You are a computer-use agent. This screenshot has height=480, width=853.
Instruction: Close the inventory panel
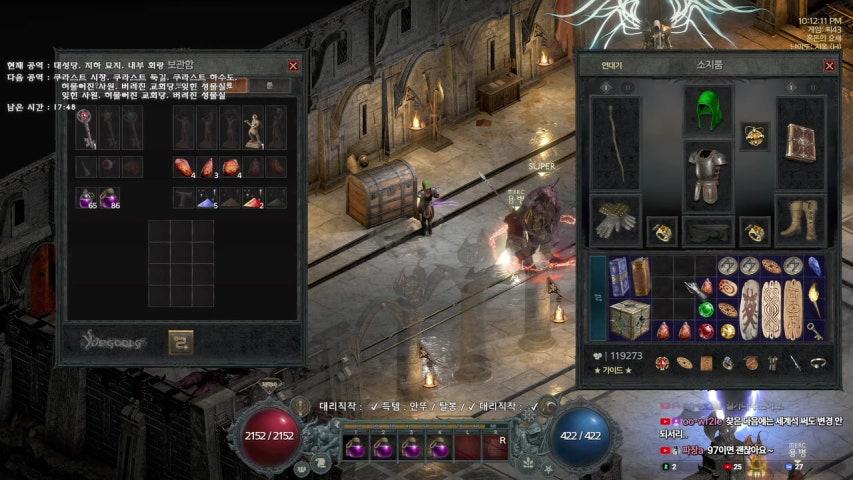click(x=829, y=65)
